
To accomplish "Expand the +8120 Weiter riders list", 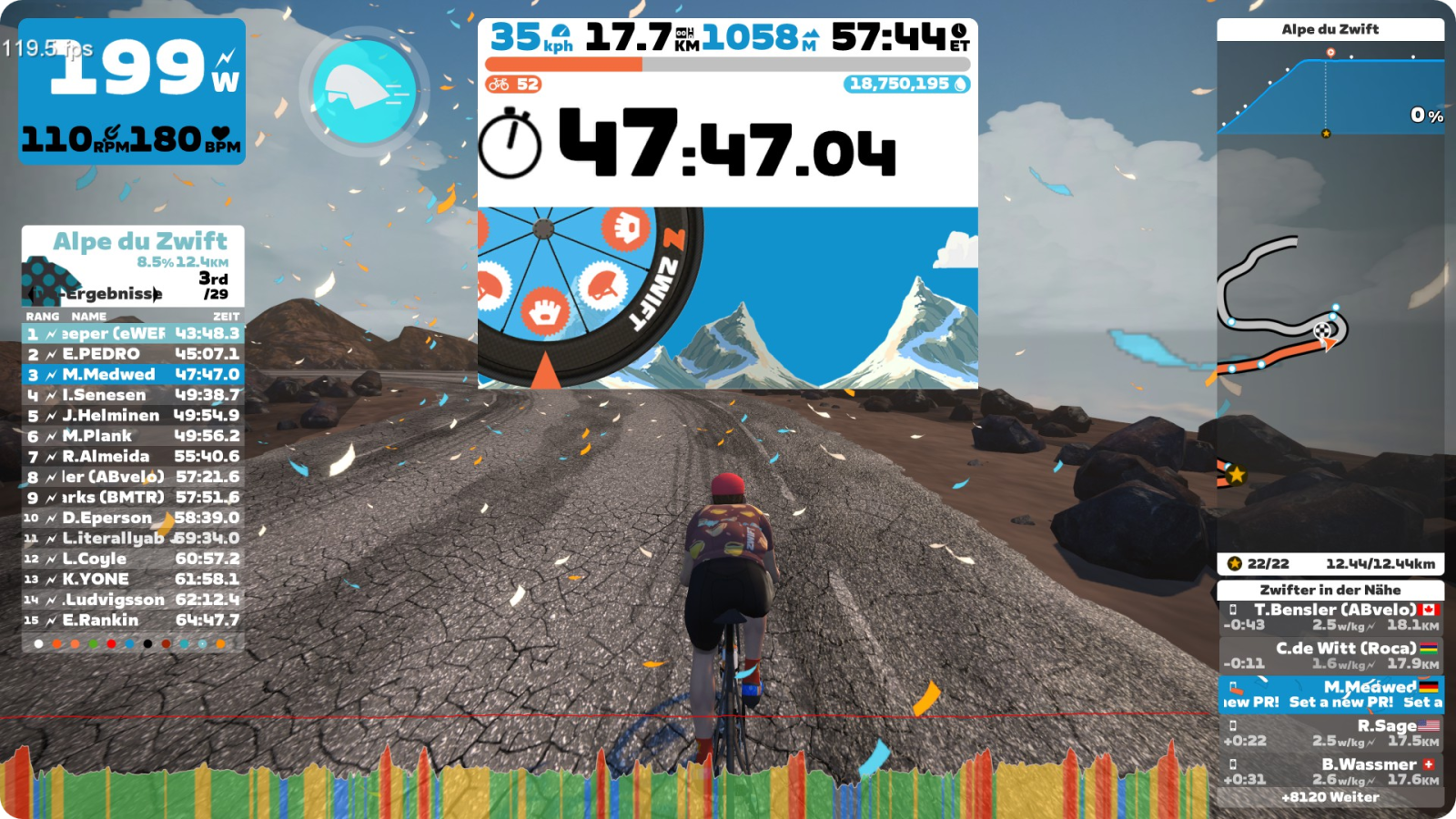I will (1330, 797).
